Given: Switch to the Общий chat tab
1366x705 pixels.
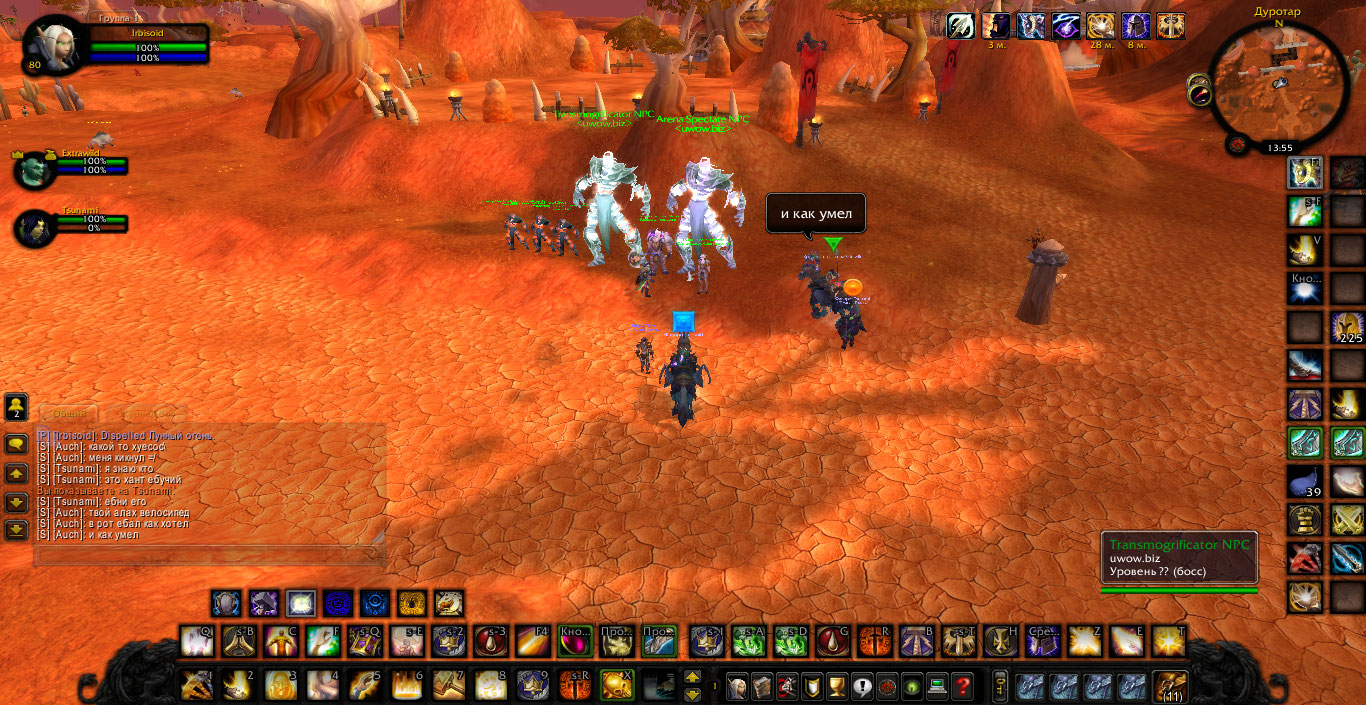Looking at the screenshot, I should 68,413.
